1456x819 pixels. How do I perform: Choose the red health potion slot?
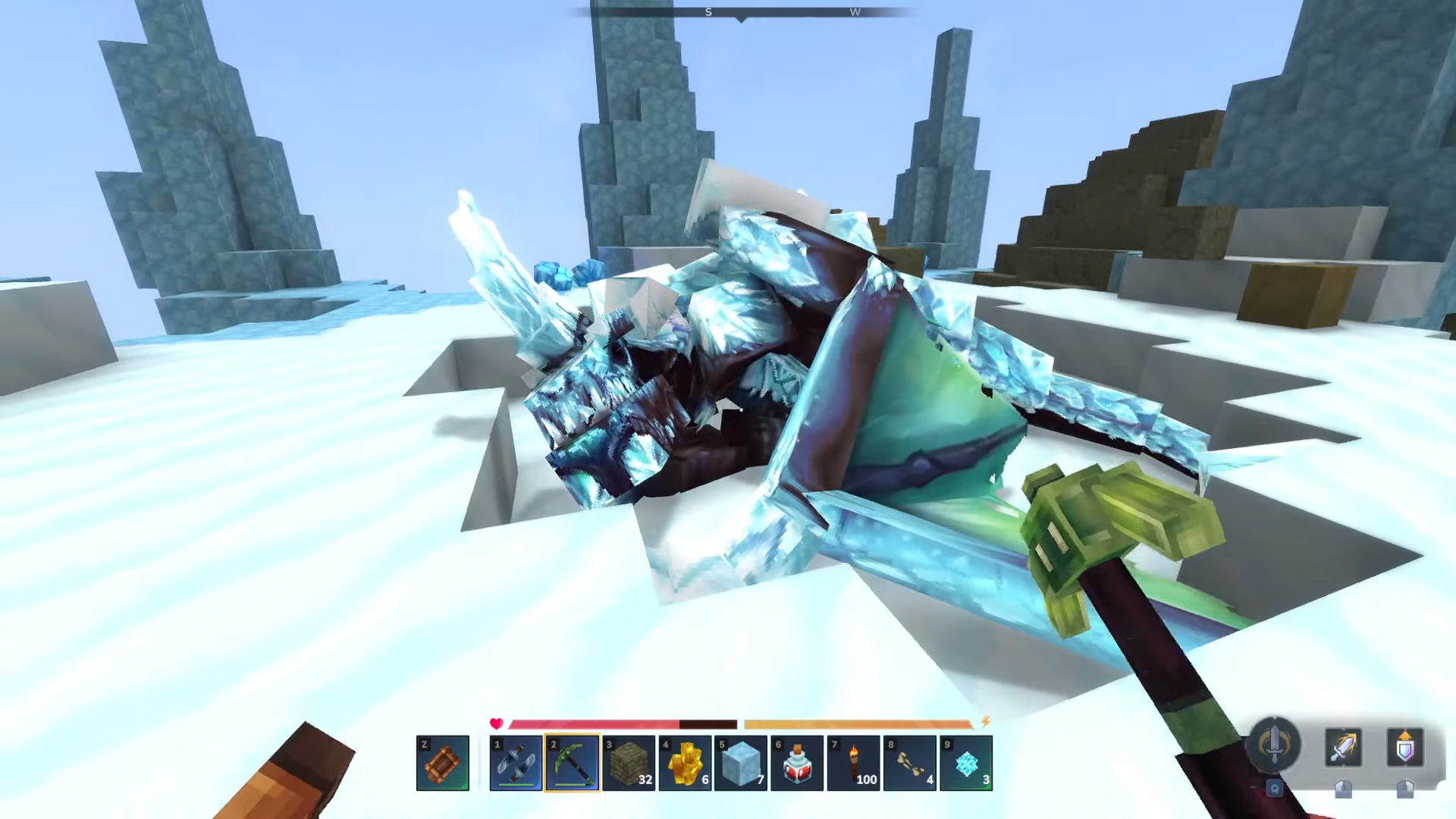[797, 763]
